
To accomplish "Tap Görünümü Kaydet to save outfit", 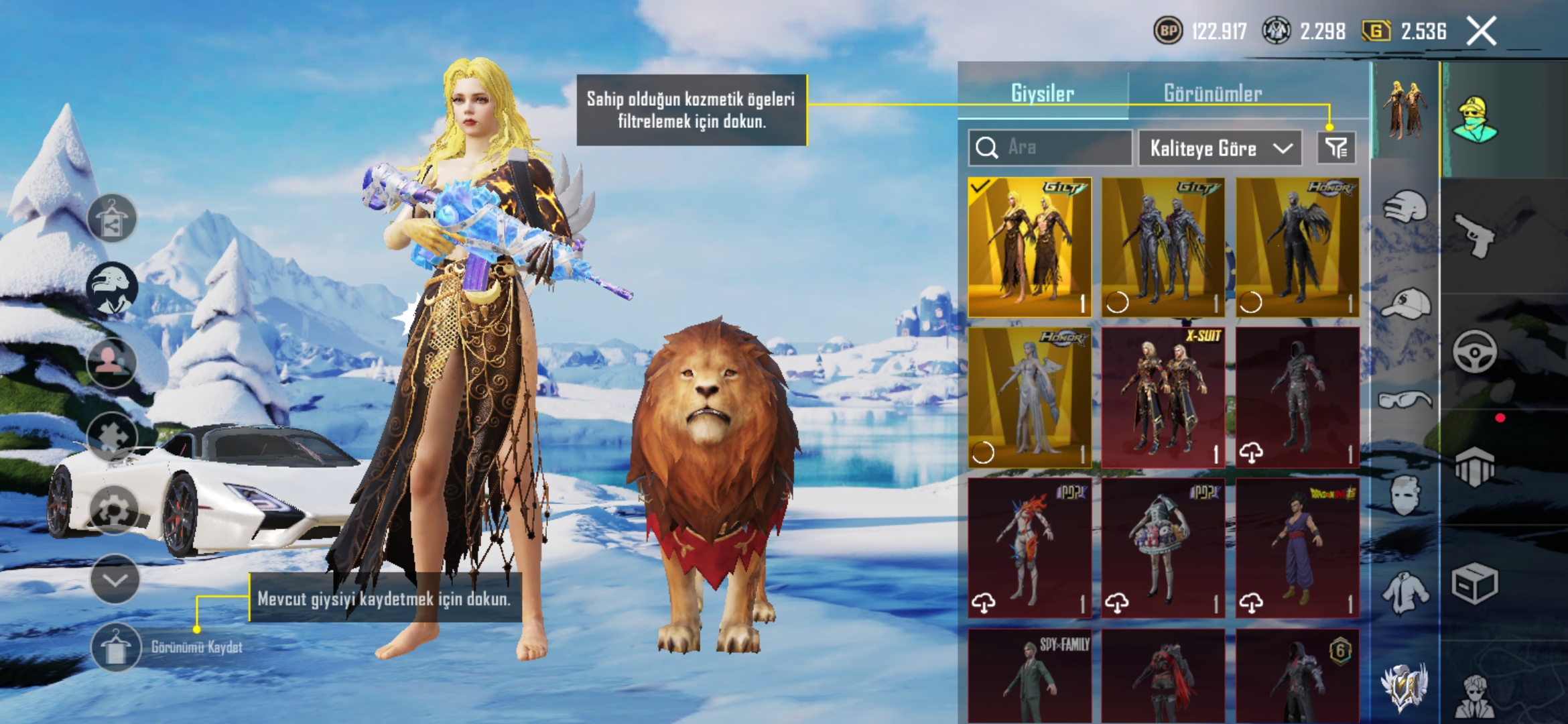I will [116, 647].
